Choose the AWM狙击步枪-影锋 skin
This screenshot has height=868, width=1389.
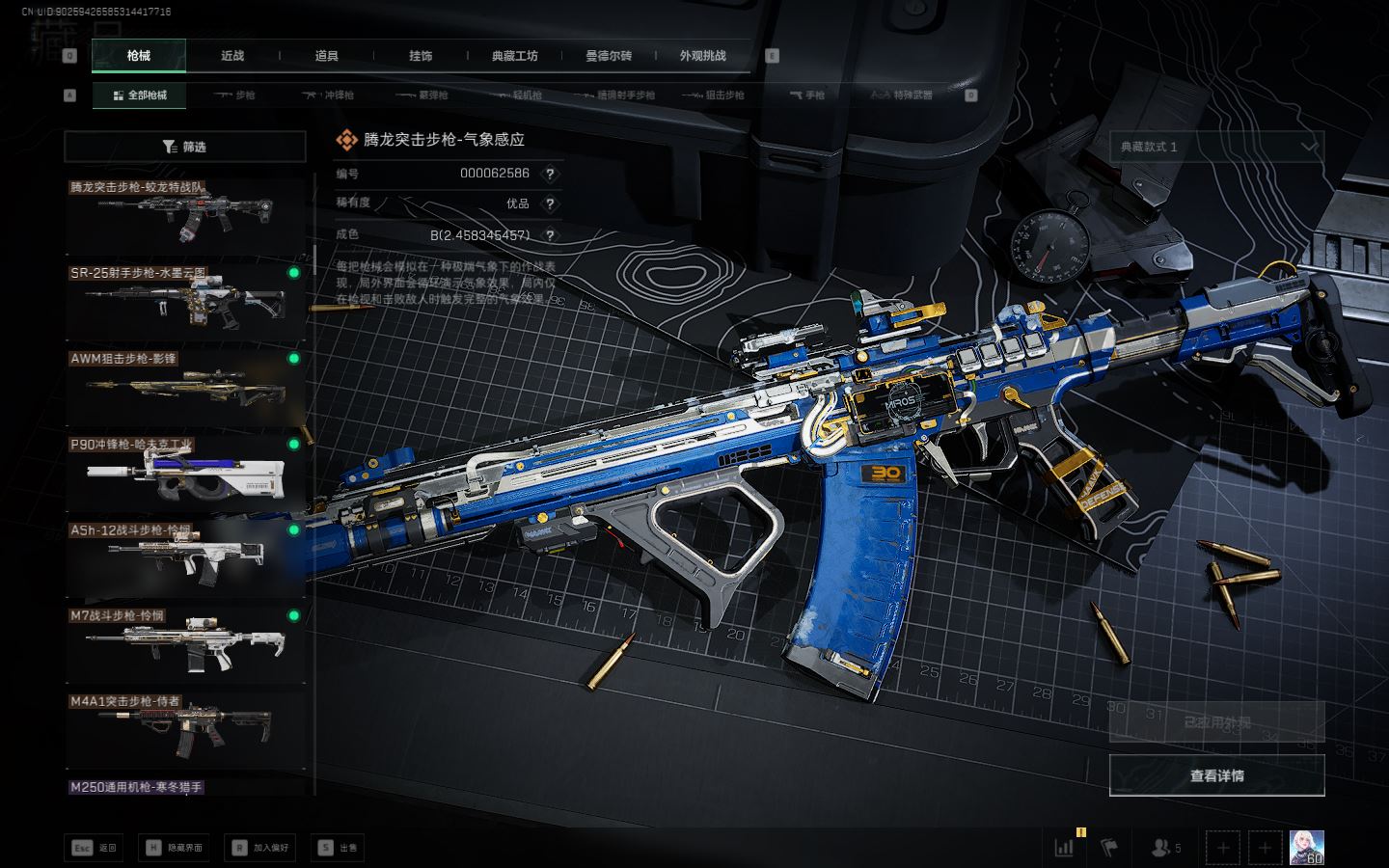point(184,386)
